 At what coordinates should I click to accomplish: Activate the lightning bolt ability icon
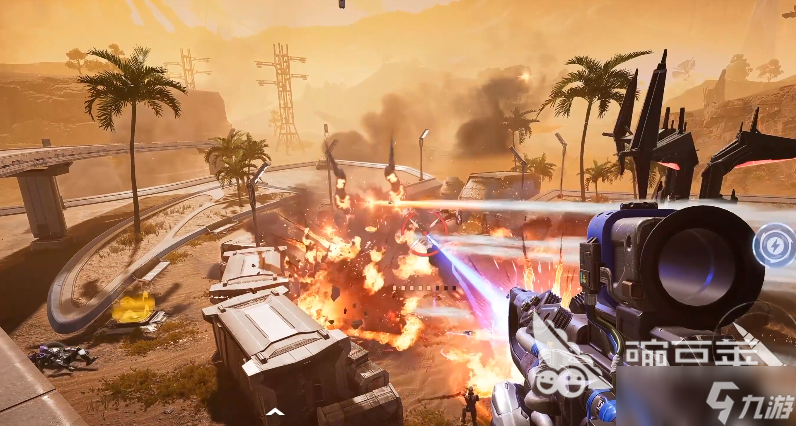(774, 245)
